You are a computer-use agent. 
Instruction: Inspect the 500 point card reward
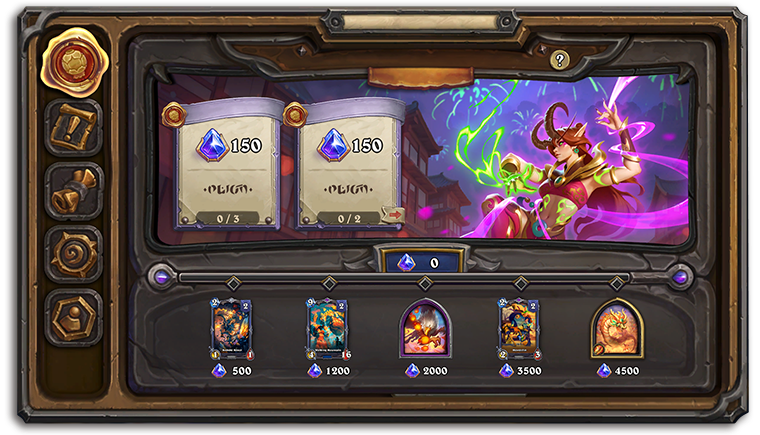pyautogui.click(x=231, y=328)
